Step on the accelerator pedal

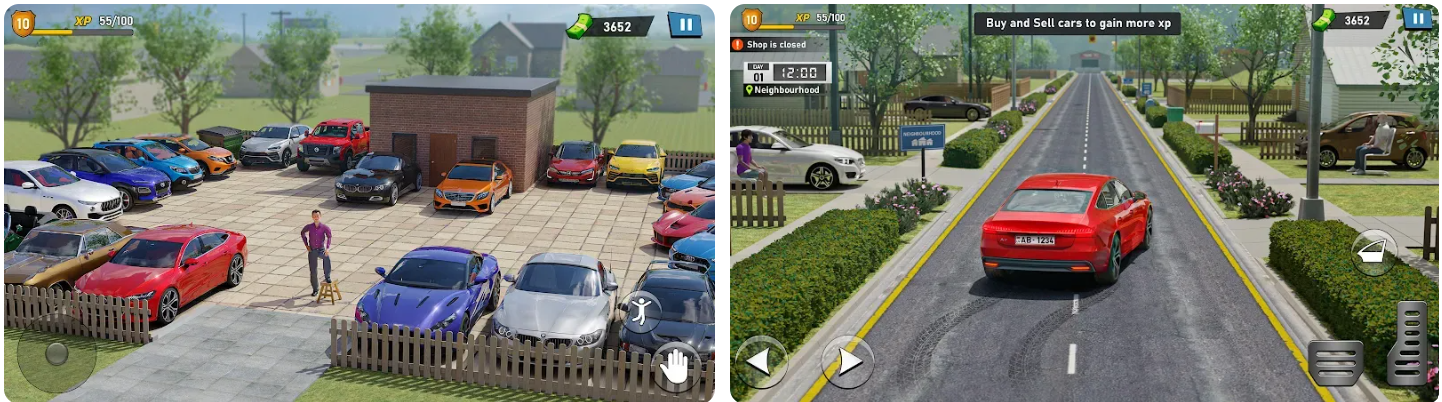1410,343
